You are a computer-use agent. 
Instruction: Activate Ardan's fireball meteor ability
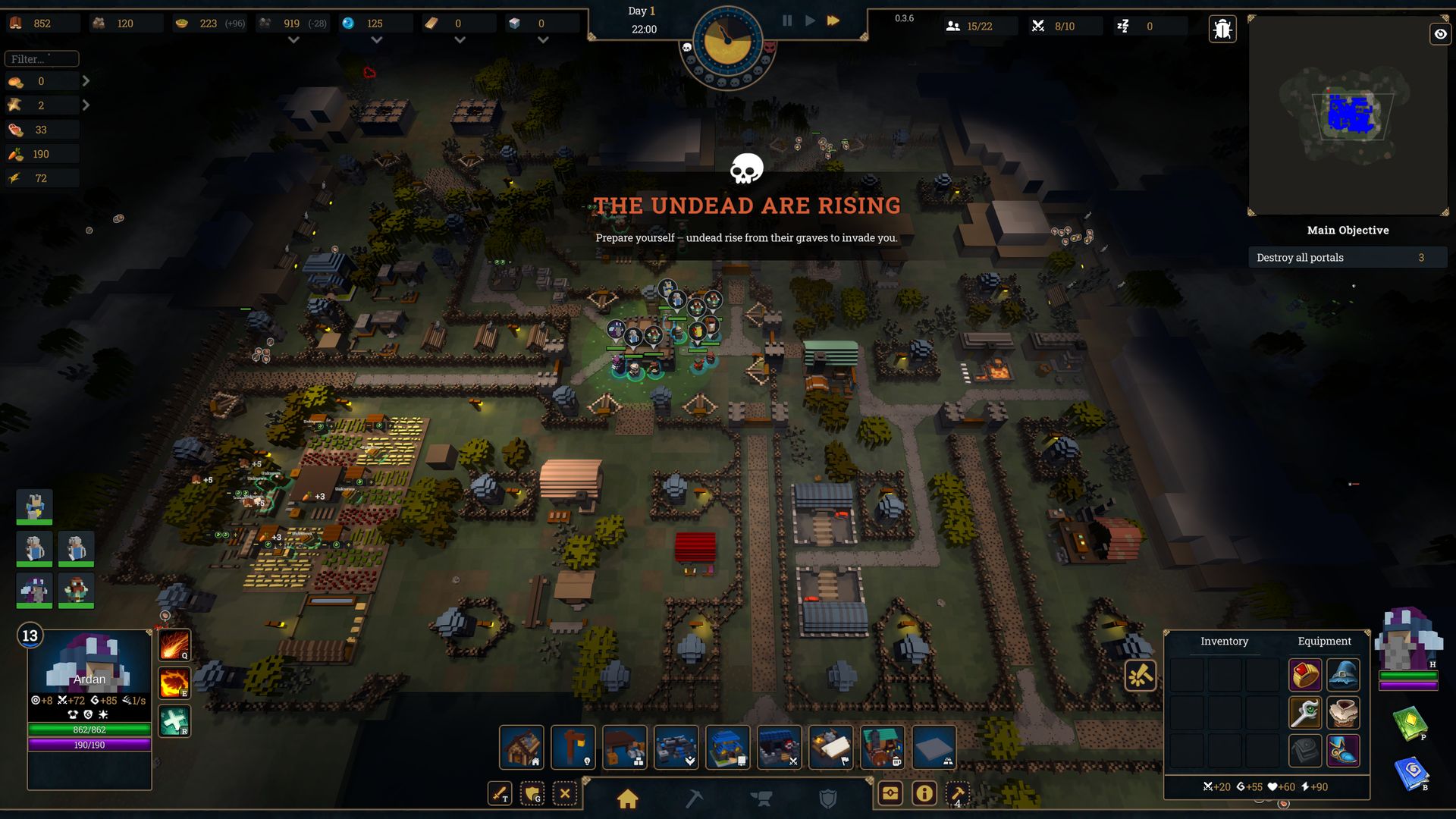point(174,645)
